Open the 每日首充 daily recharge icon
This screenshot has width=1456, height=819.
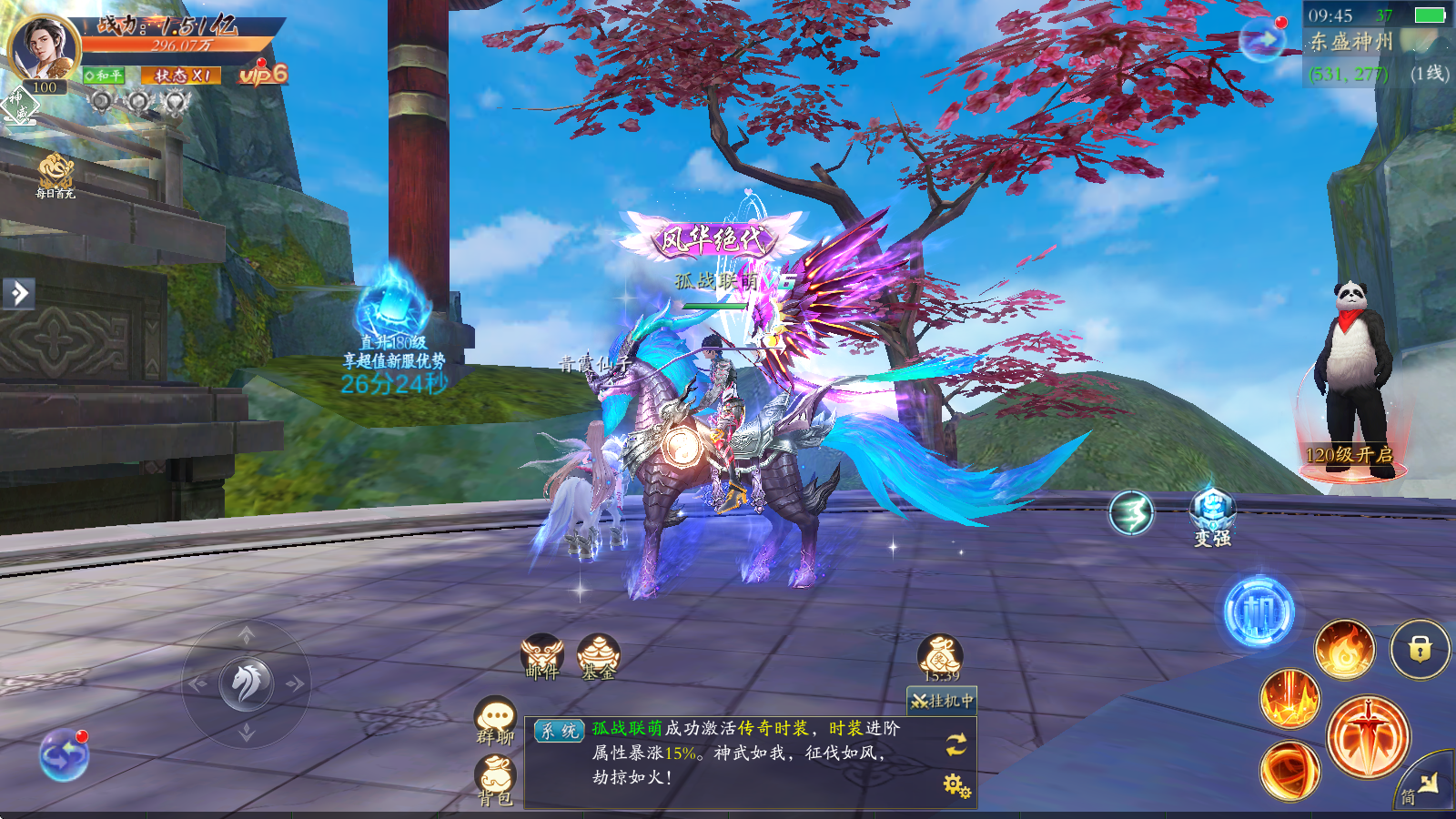[x=56, y=175]
